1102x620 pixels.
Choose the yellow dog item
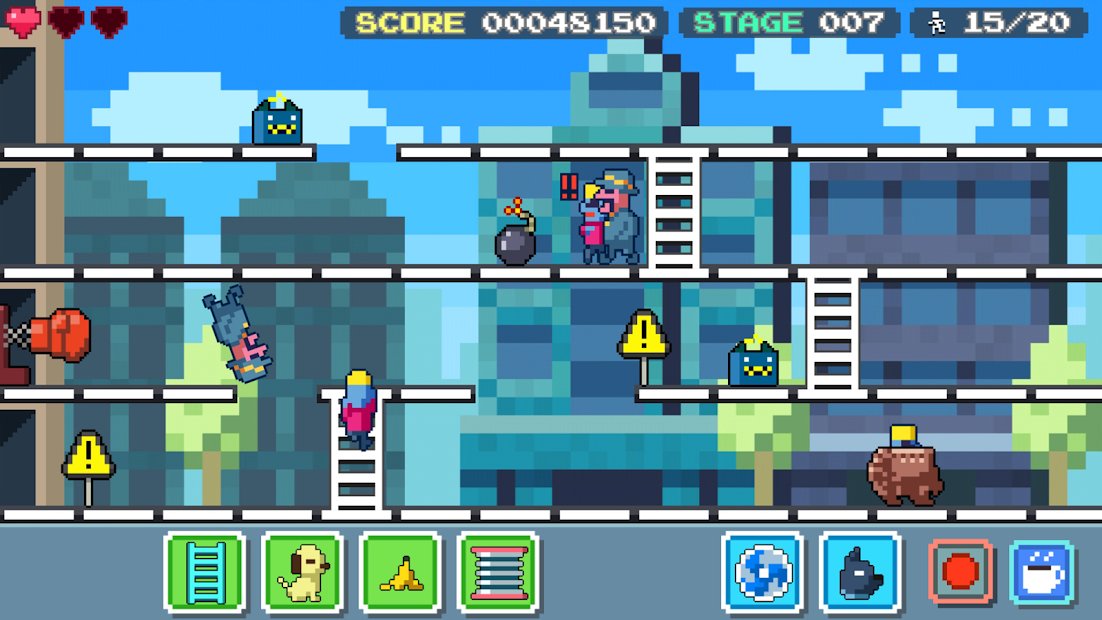[x=302, y=572]
